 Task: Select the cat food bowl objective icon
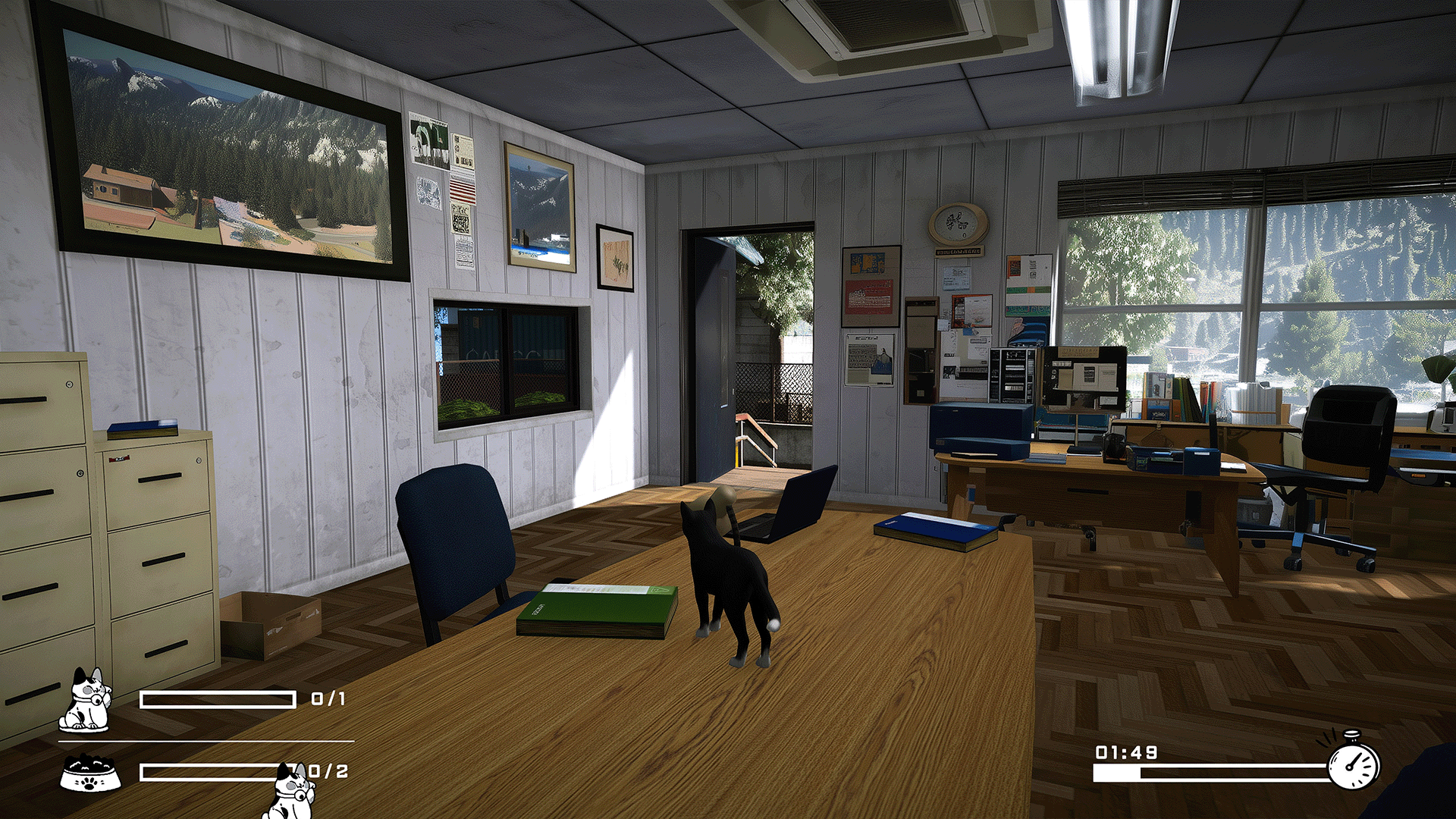(90, 773)
